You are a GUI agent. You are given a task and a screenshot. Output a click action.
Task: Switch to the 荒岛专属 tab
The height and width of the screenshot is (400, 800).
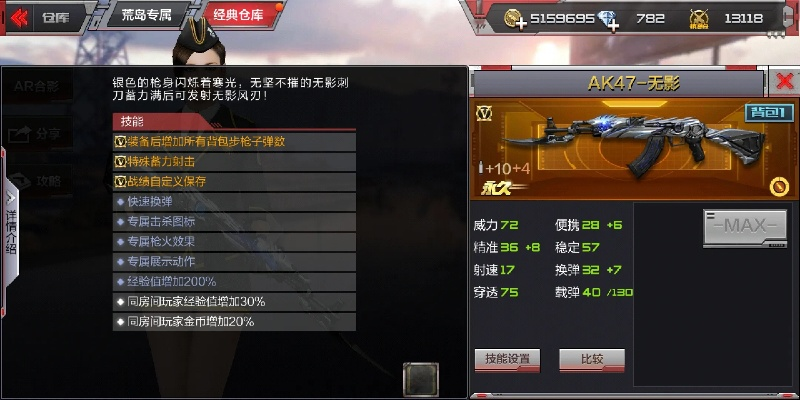[x=147, y=16]
